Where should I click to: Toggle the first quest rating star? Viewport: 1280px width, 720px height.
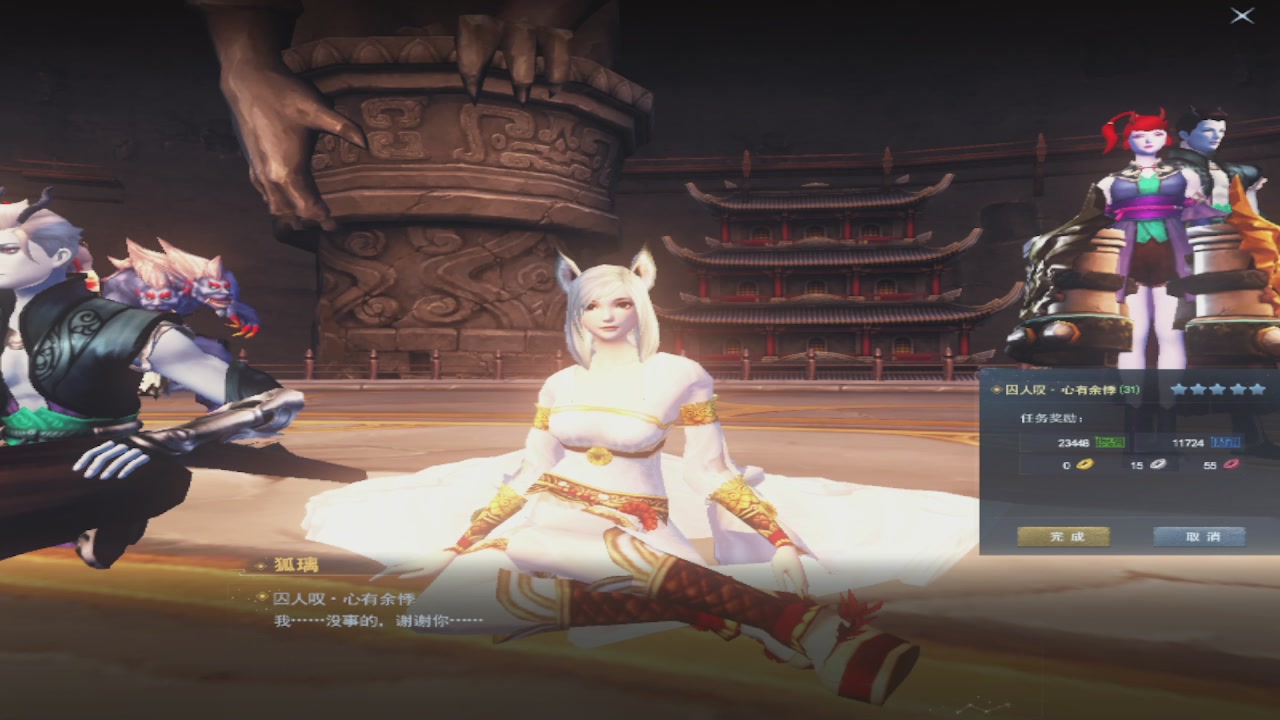click(x=1179, y=390)
